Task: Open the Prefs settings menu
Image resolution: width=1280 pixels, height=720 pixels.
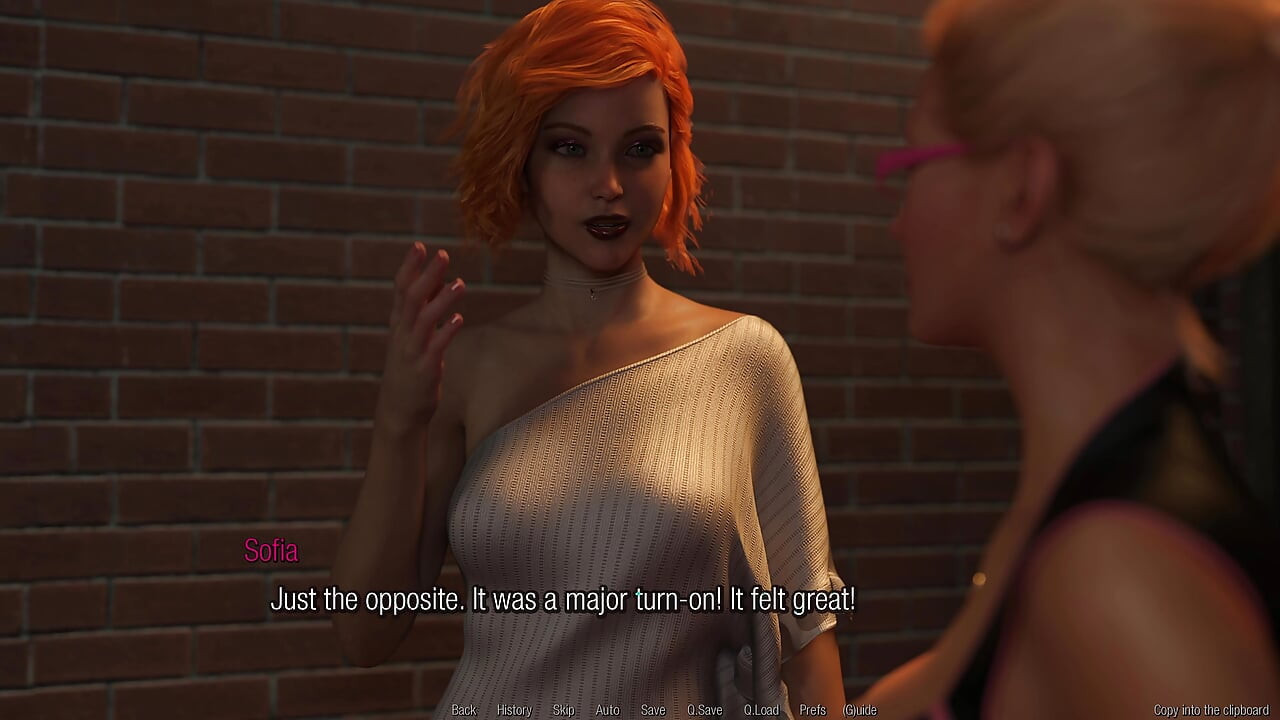Action: click(813, 710)
